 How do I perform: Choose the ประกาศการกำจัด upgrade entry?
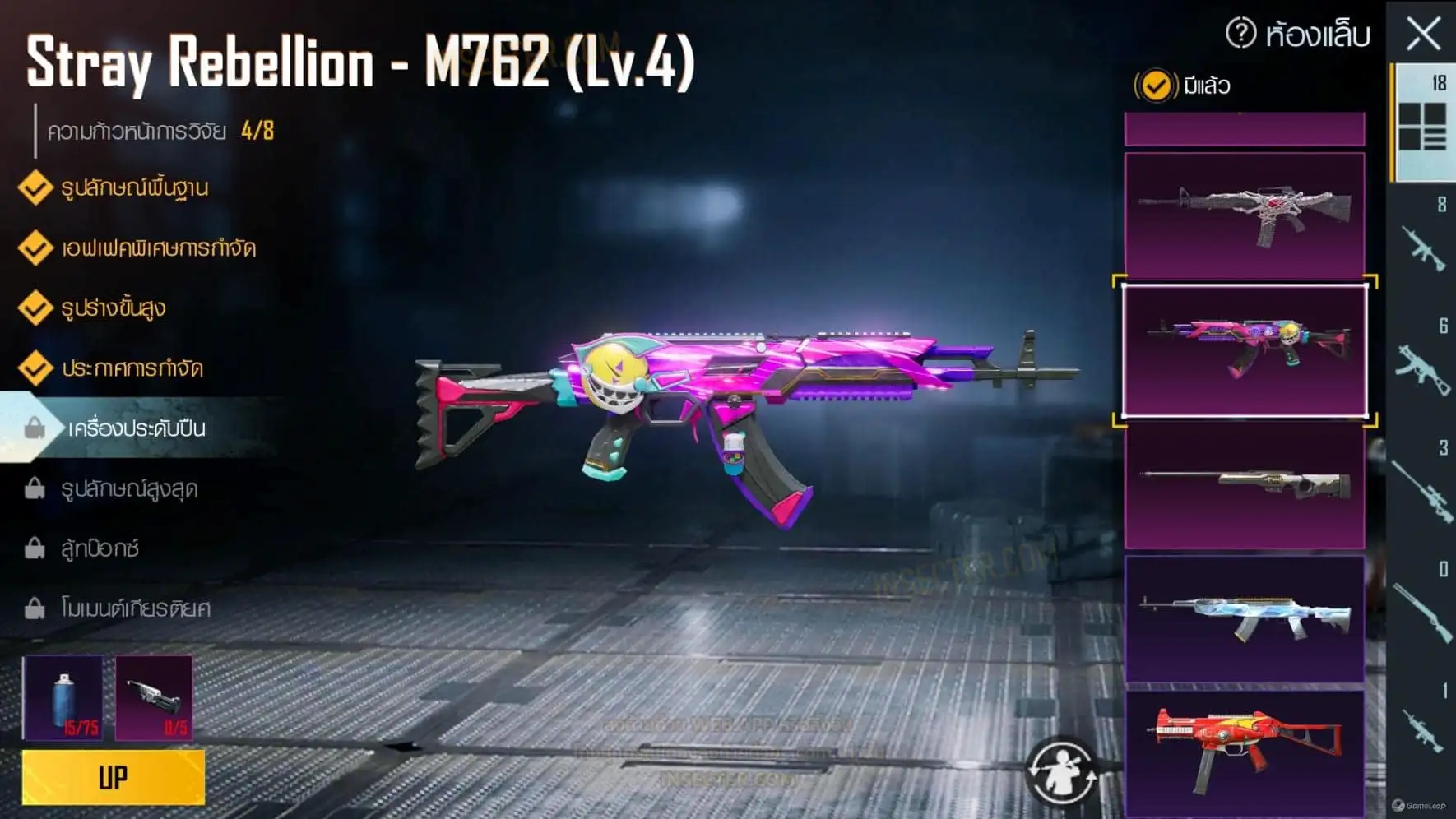132,368
